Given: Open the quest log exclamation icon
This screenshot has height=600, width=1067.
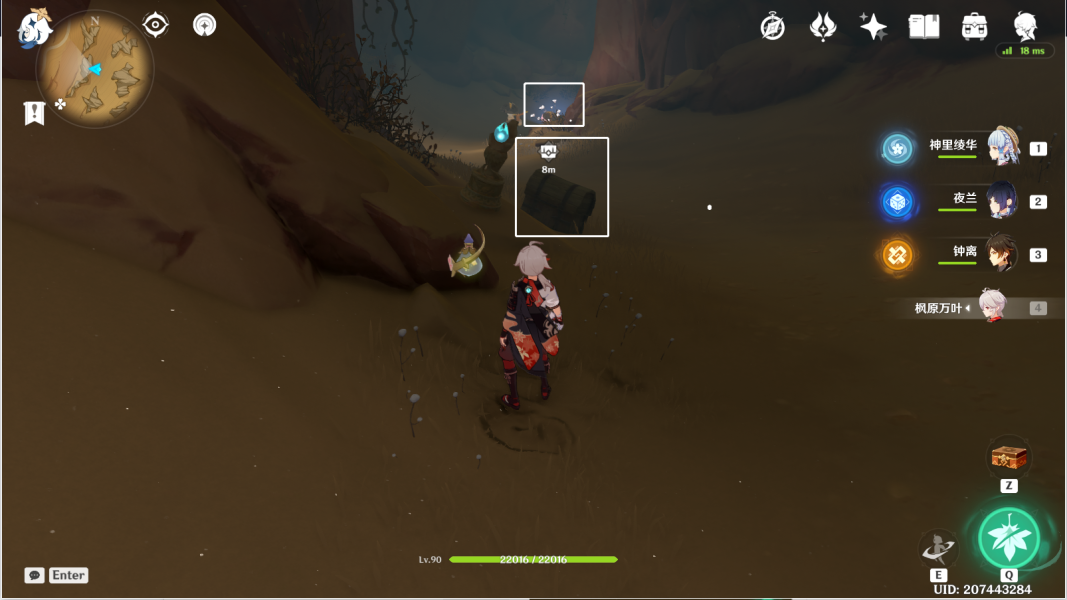Looking at the screenshot, I should coord(35,113).
